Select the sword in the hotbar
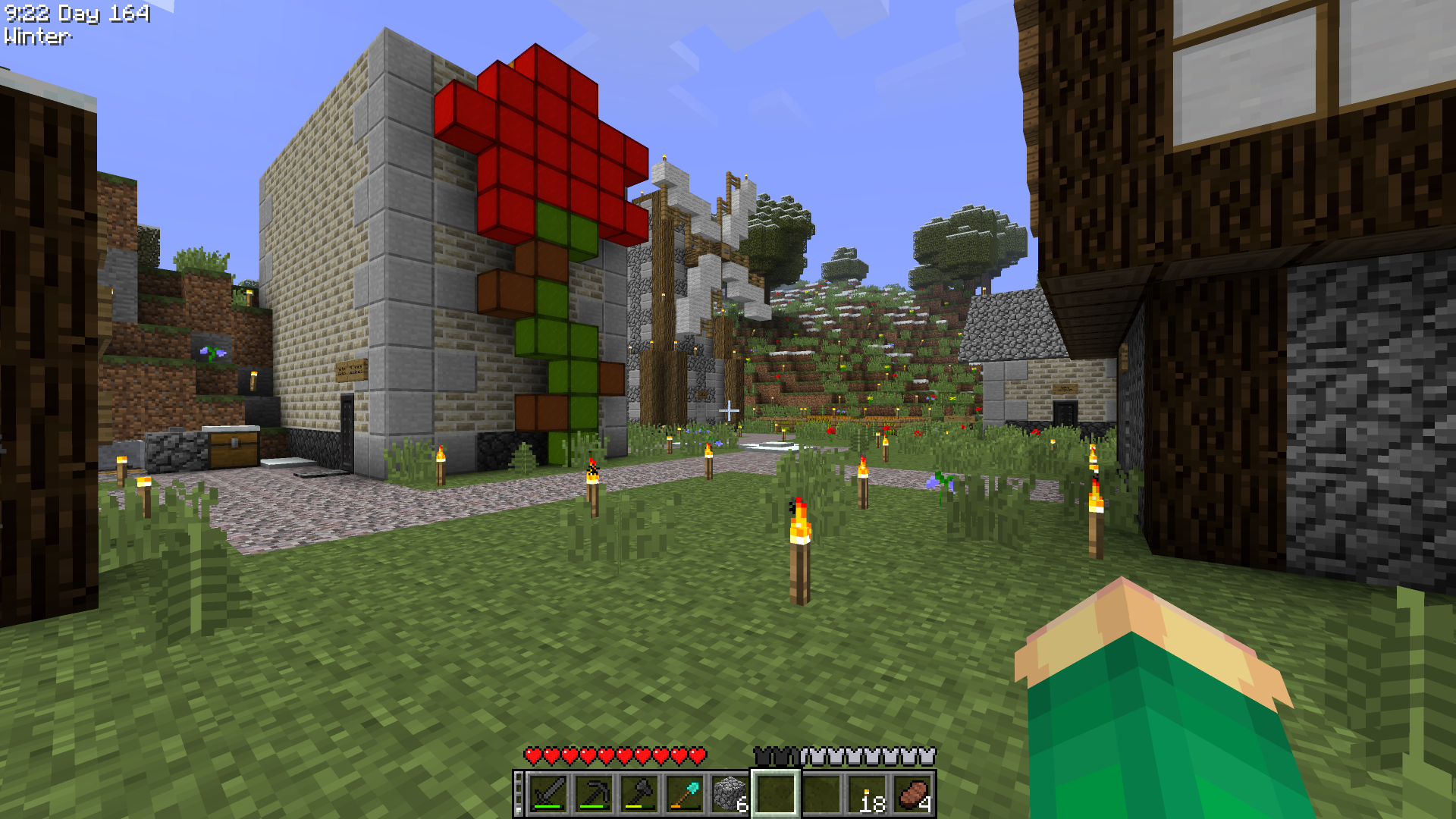Screen dimensions: 1456x819 (548, 794)
